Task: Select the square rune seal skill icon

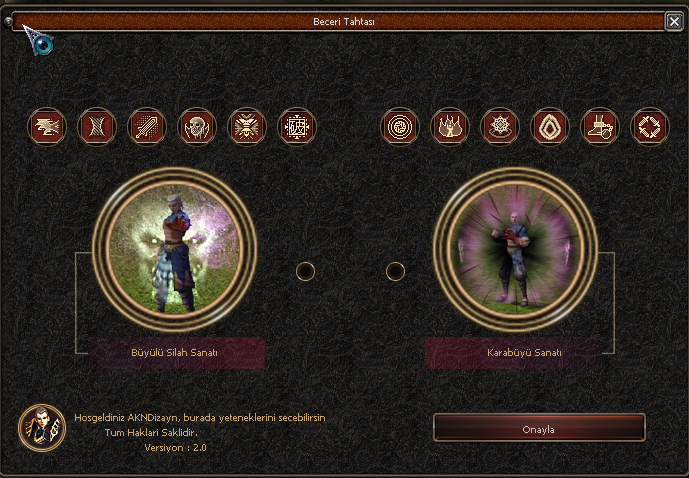Action: [x=297, y=127]
